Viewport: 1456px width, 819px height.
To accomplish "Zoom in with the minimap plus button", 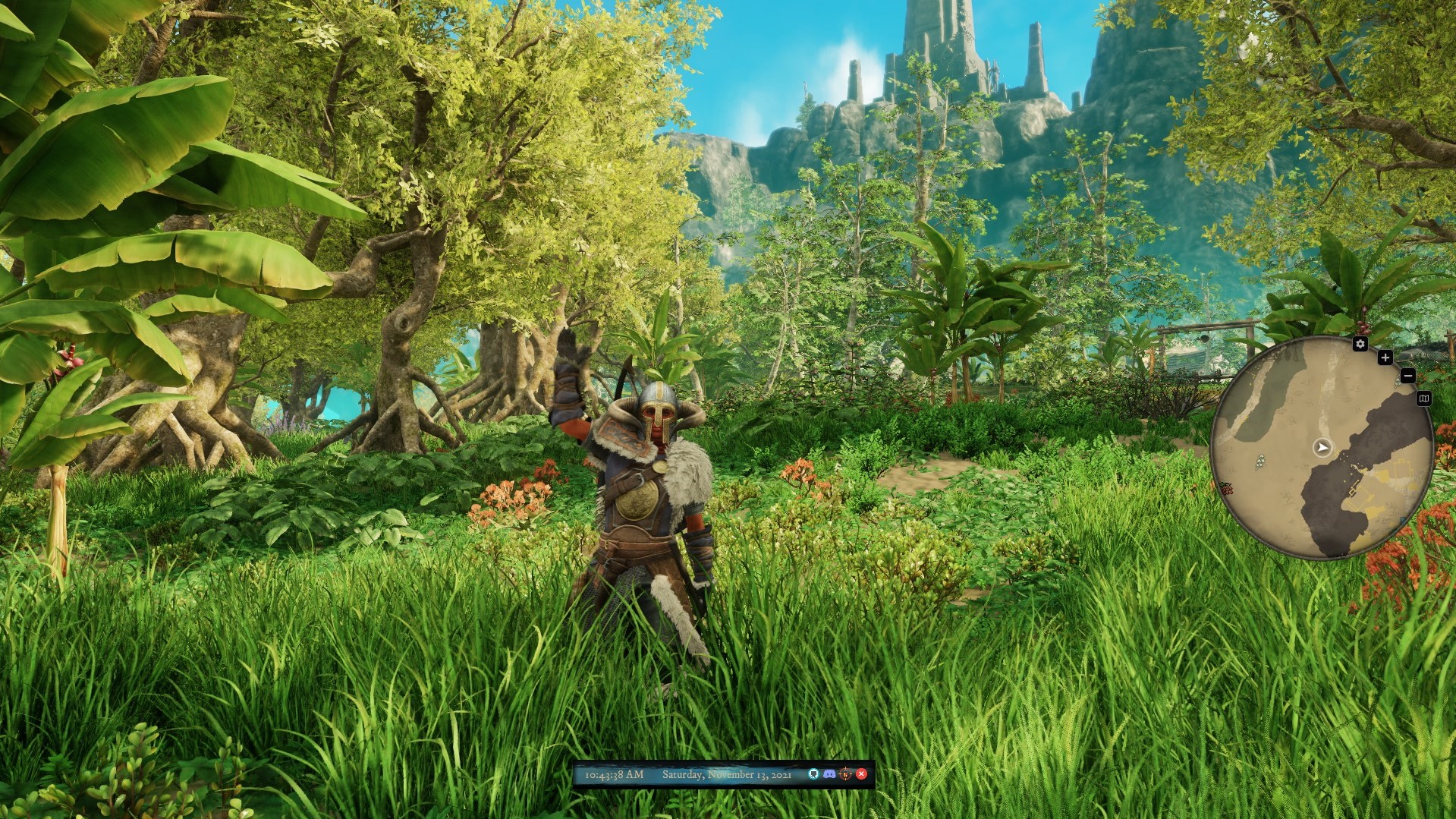I will (1385, 358).
